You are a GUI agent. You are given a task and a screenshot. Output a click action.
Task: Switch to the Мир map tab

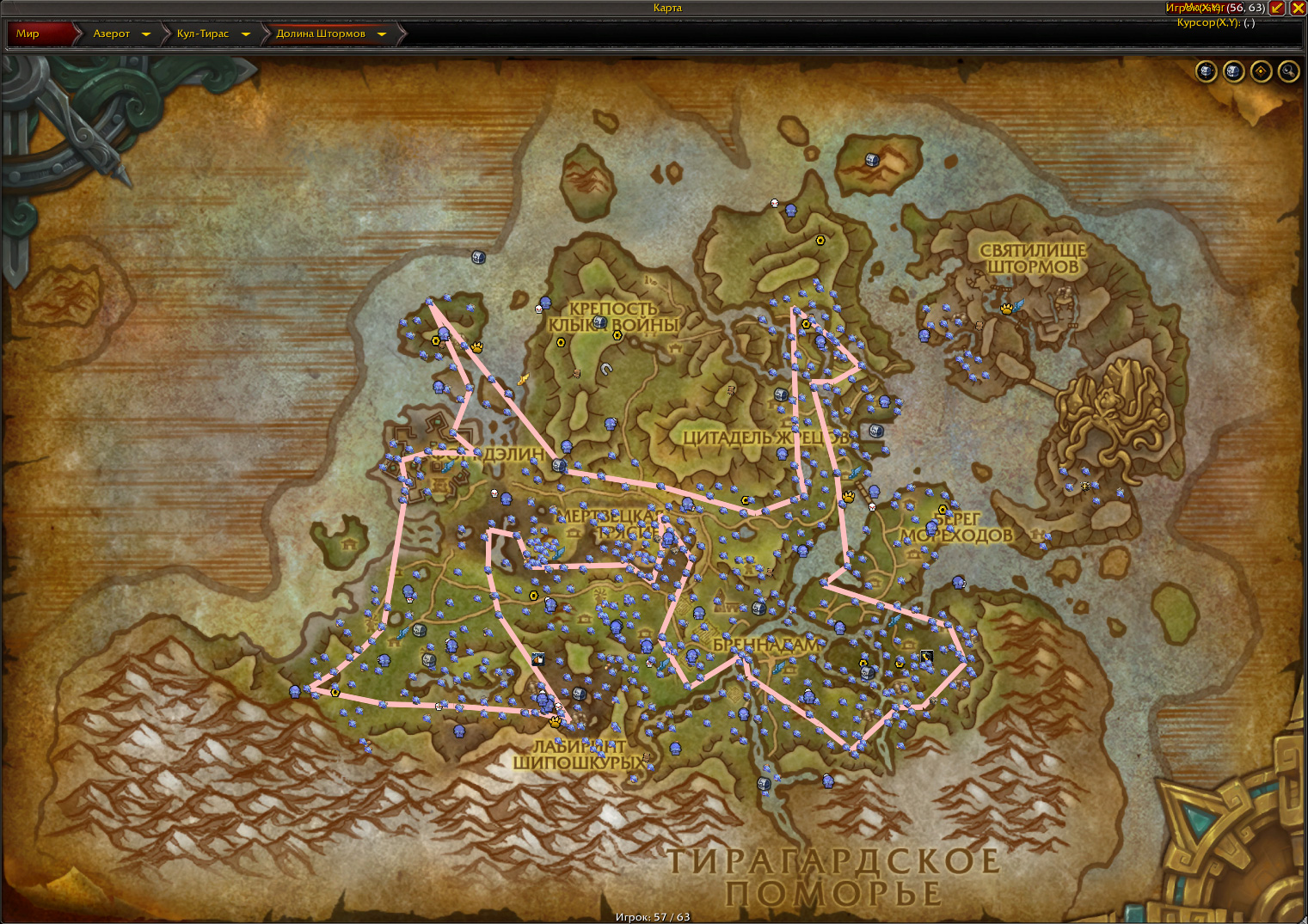(28, 34)
